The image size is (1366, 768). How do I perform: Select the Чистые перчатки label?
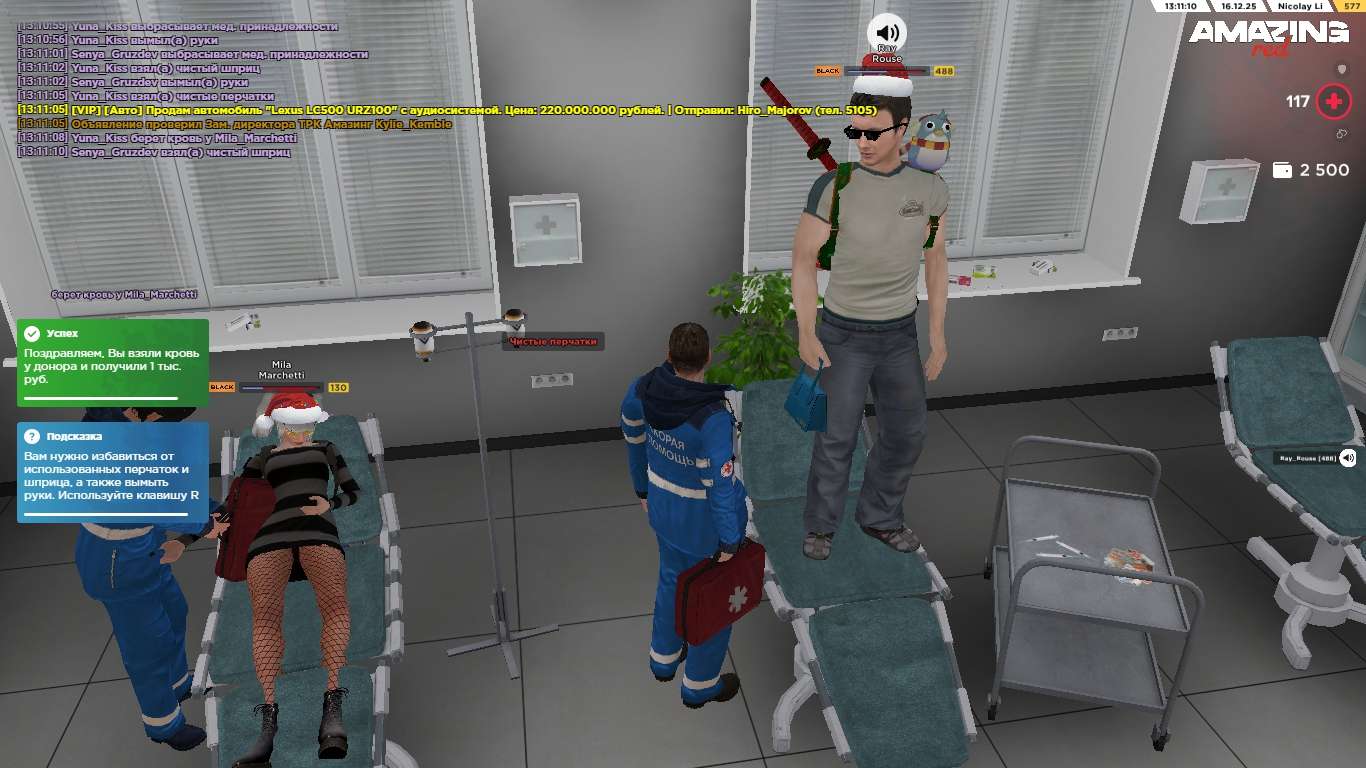coord(553,342)
